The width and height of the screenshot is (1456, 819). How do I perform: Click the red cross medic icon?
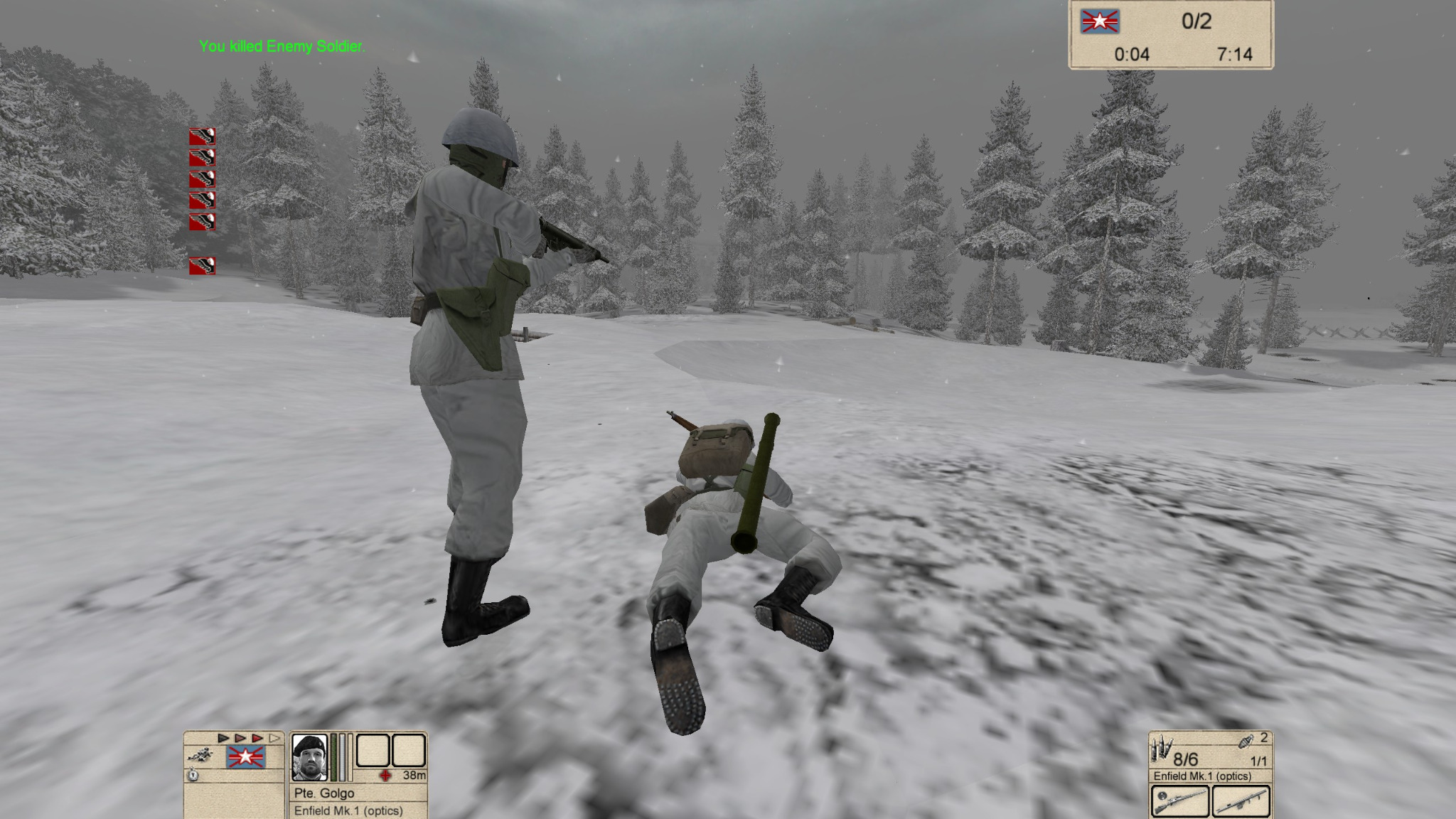(385, 775)
